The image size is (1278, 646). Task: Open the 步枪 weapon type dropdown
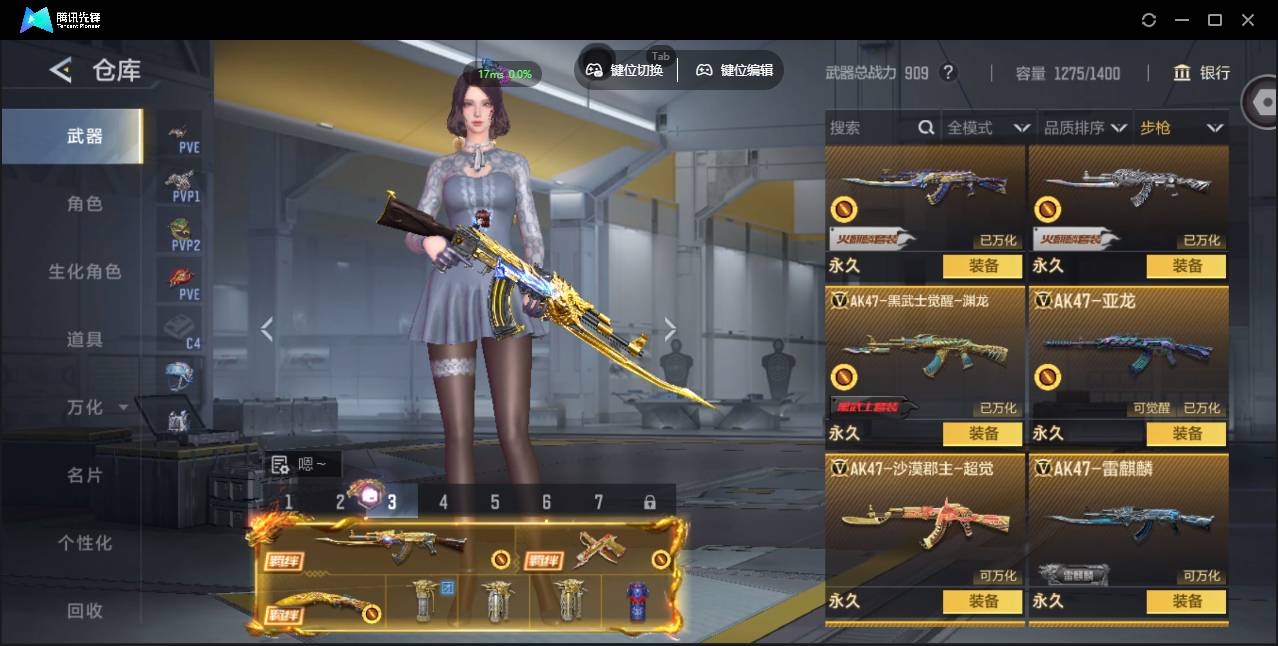pyautogui.click(x=1181, y=128)
